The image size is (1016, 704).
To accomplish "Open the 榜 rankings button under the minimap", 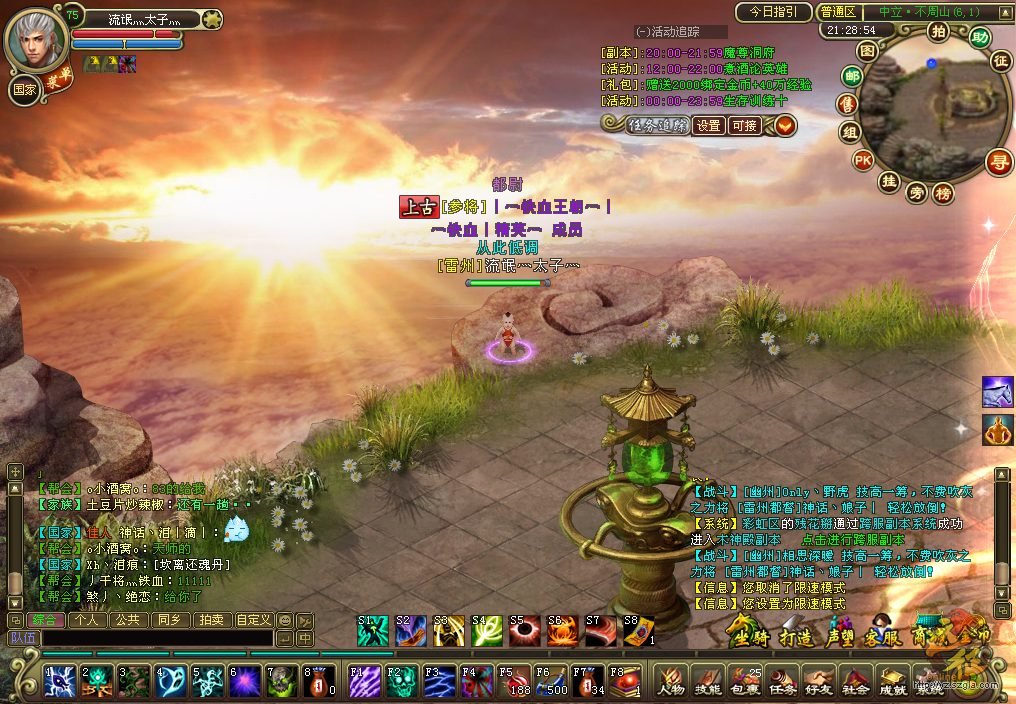I will [x=942, y=193].
